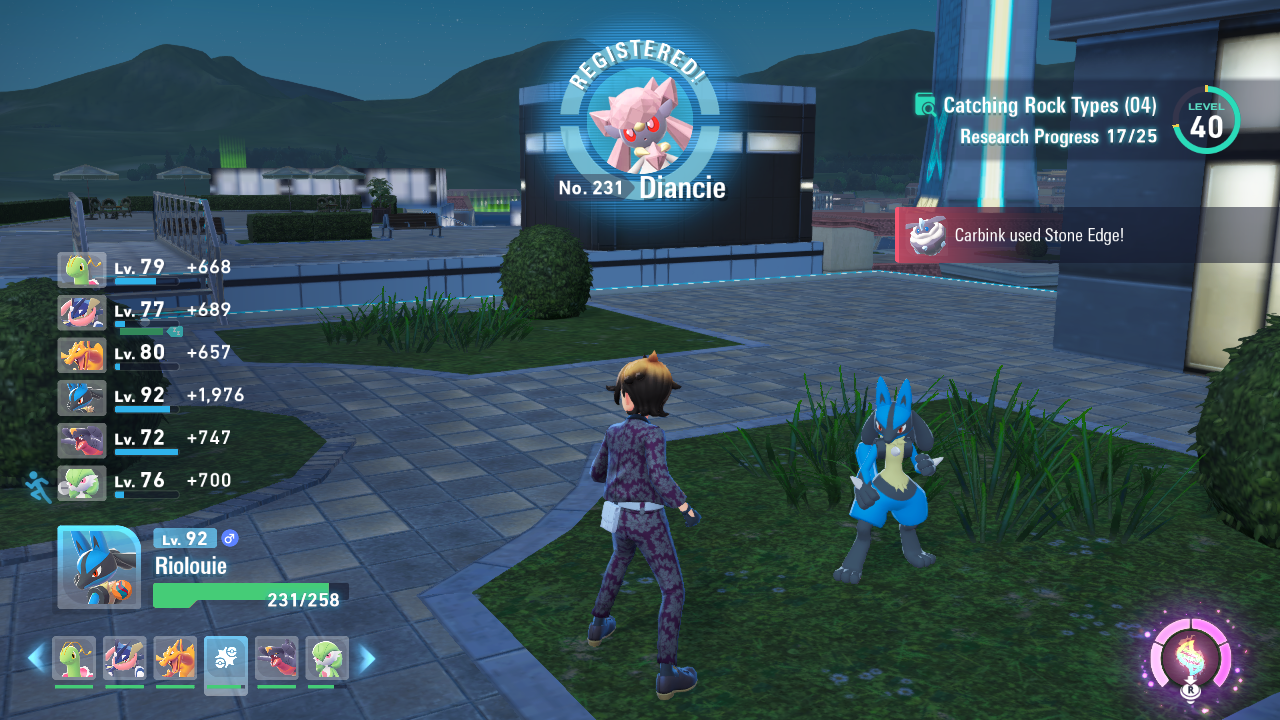The image size is (1280, 720).
Task: Click the party bar's left arrow
Action: [36, 658]
